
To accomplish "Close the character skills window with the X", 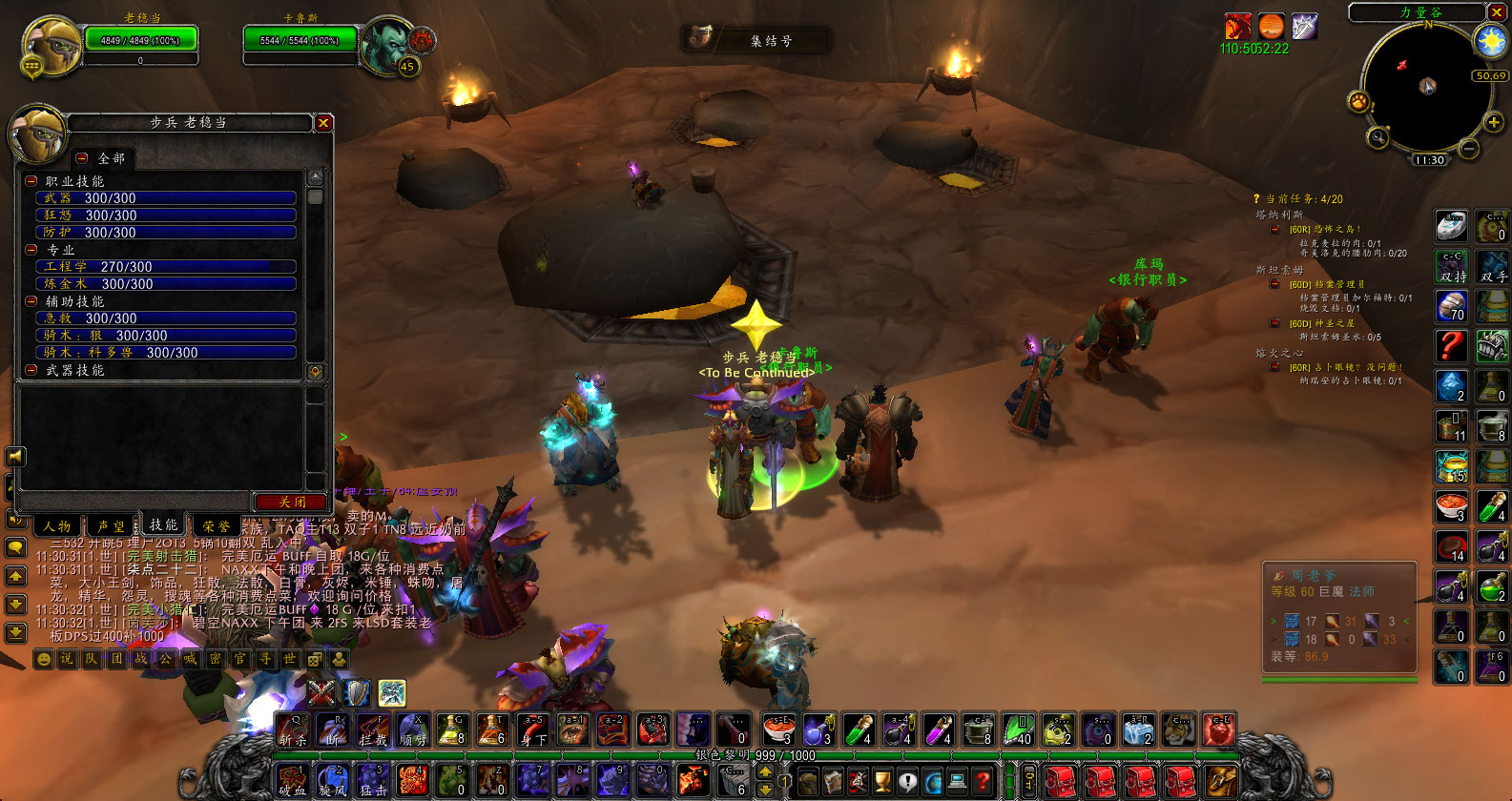I will (x=323, y=123).
